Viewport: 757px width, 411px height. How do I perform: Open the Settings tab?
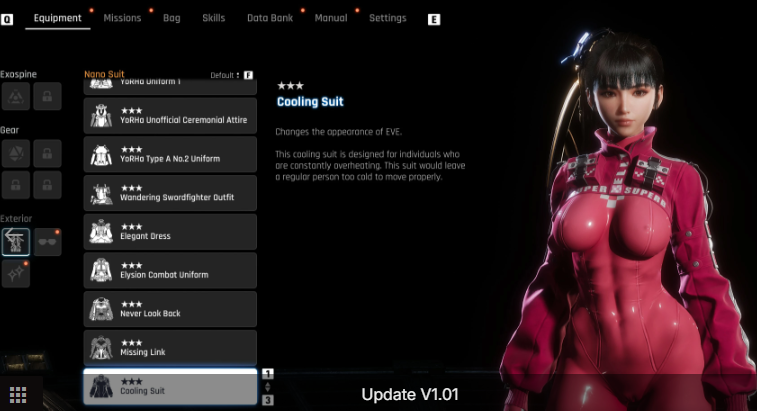(x=388, y=18)
